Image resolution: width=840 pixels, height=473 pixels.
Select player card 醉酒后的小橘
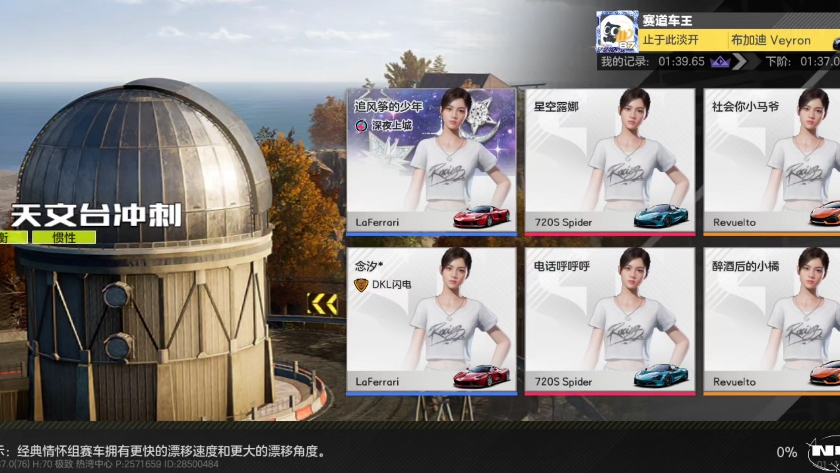coord(772,320)
